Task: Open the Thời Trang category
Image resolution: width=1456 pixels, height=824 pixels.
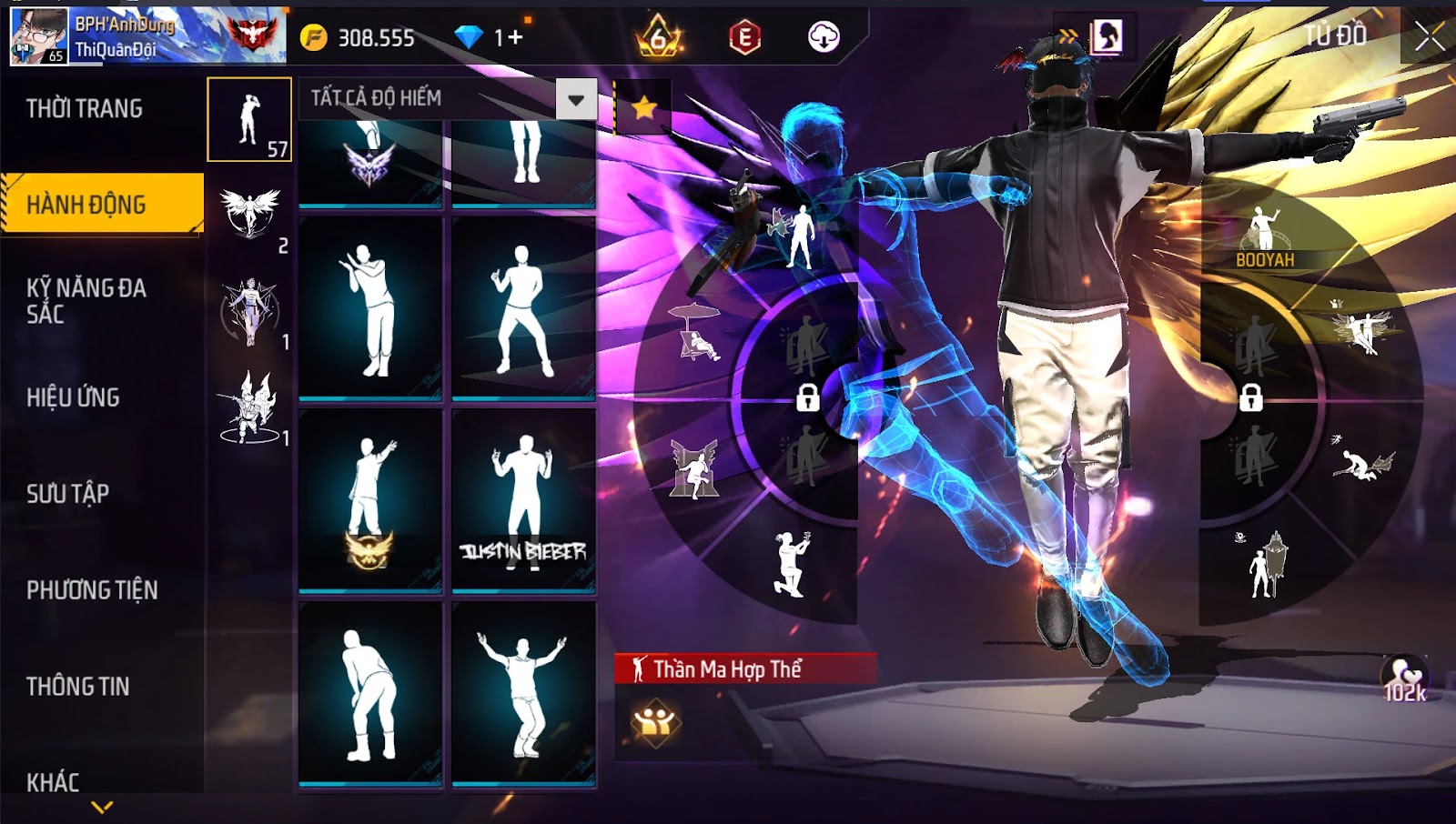Action: pos(85,109)
